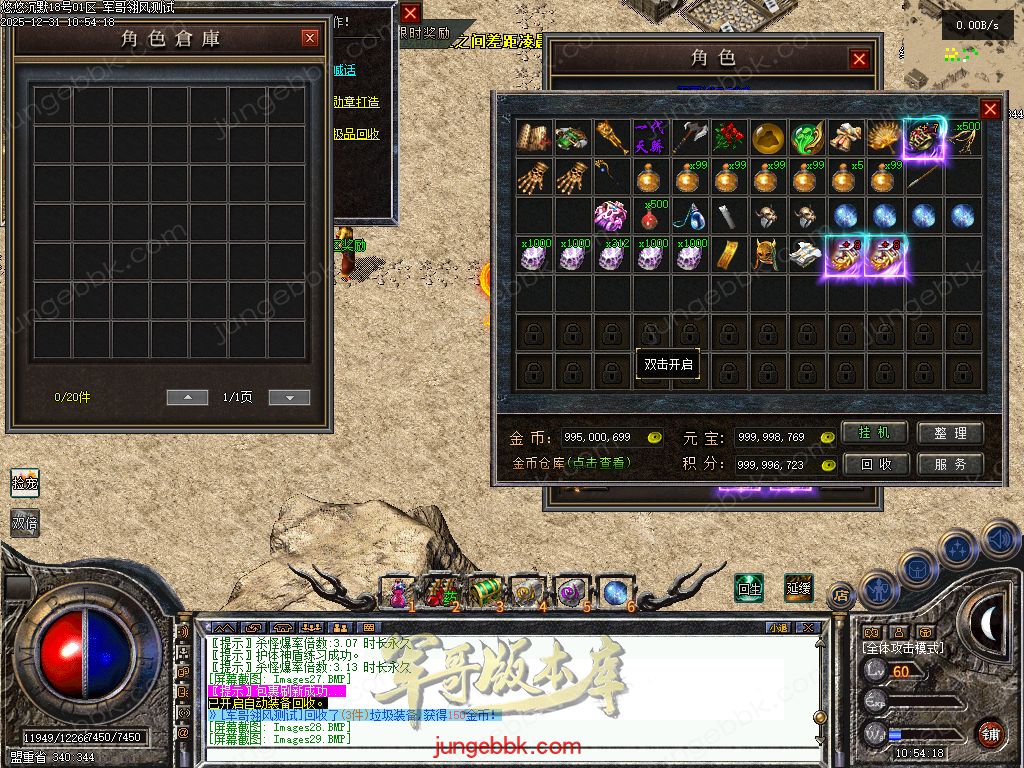
Task: Click the 极品回收 yellow link
Action: tap(357, 134)
